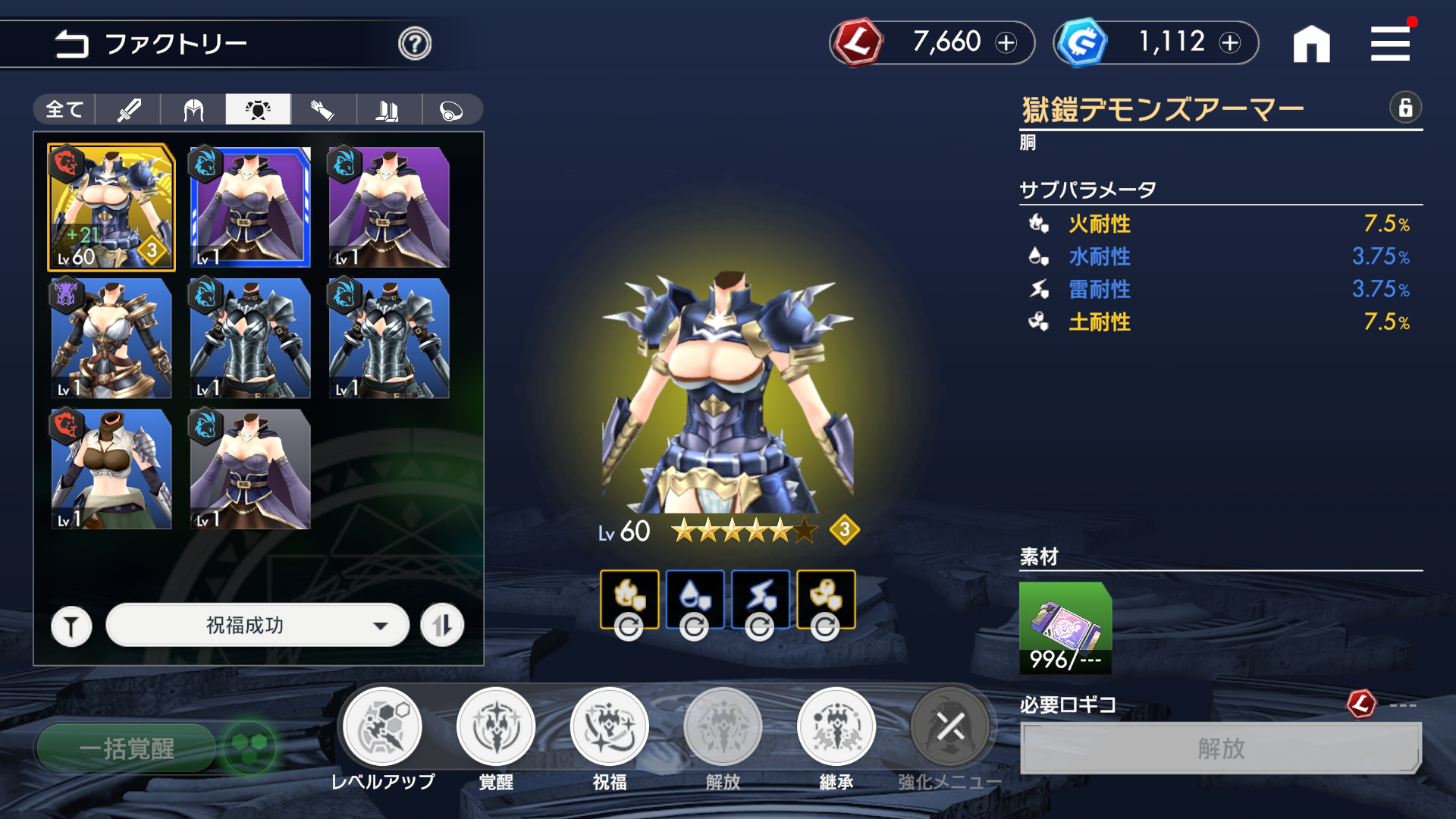1456x819 pixels.
Task: Open the item list filter options
Action: (71, 625)
